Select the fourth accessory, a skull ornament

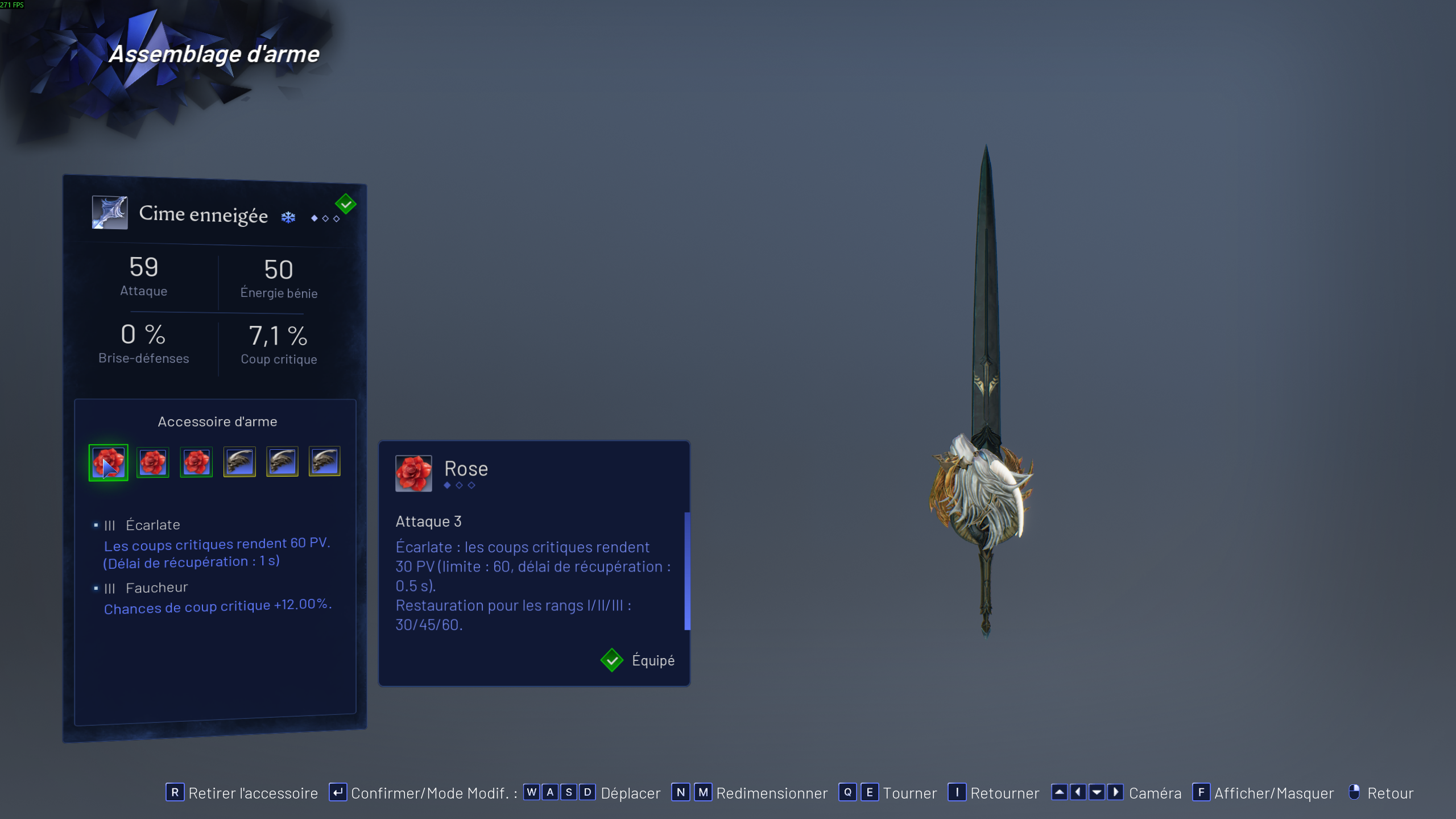(239, 462)
